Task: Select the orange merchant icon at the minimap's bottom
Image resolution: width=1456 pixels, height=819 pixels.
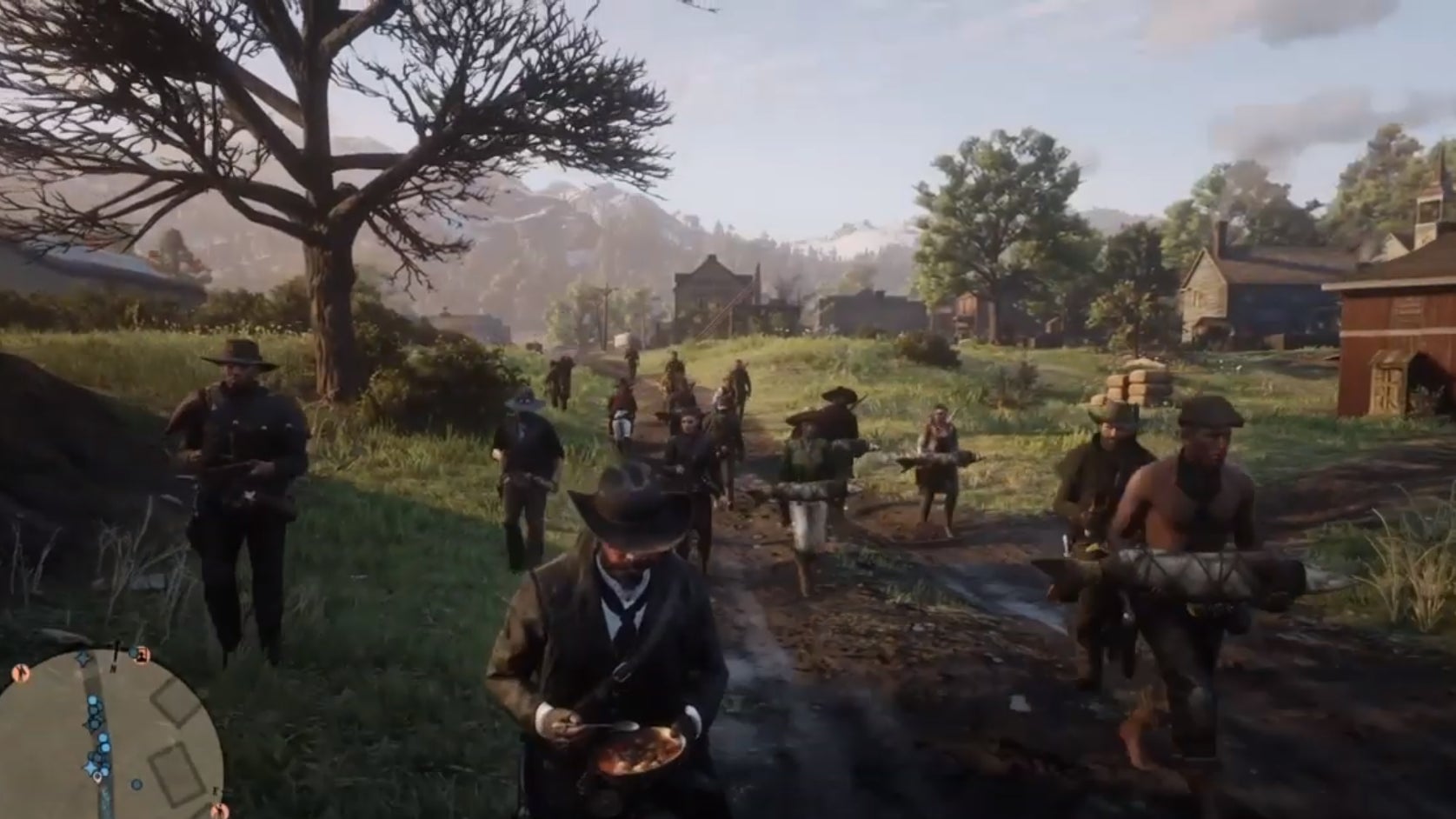Action: tap(220, 808)
